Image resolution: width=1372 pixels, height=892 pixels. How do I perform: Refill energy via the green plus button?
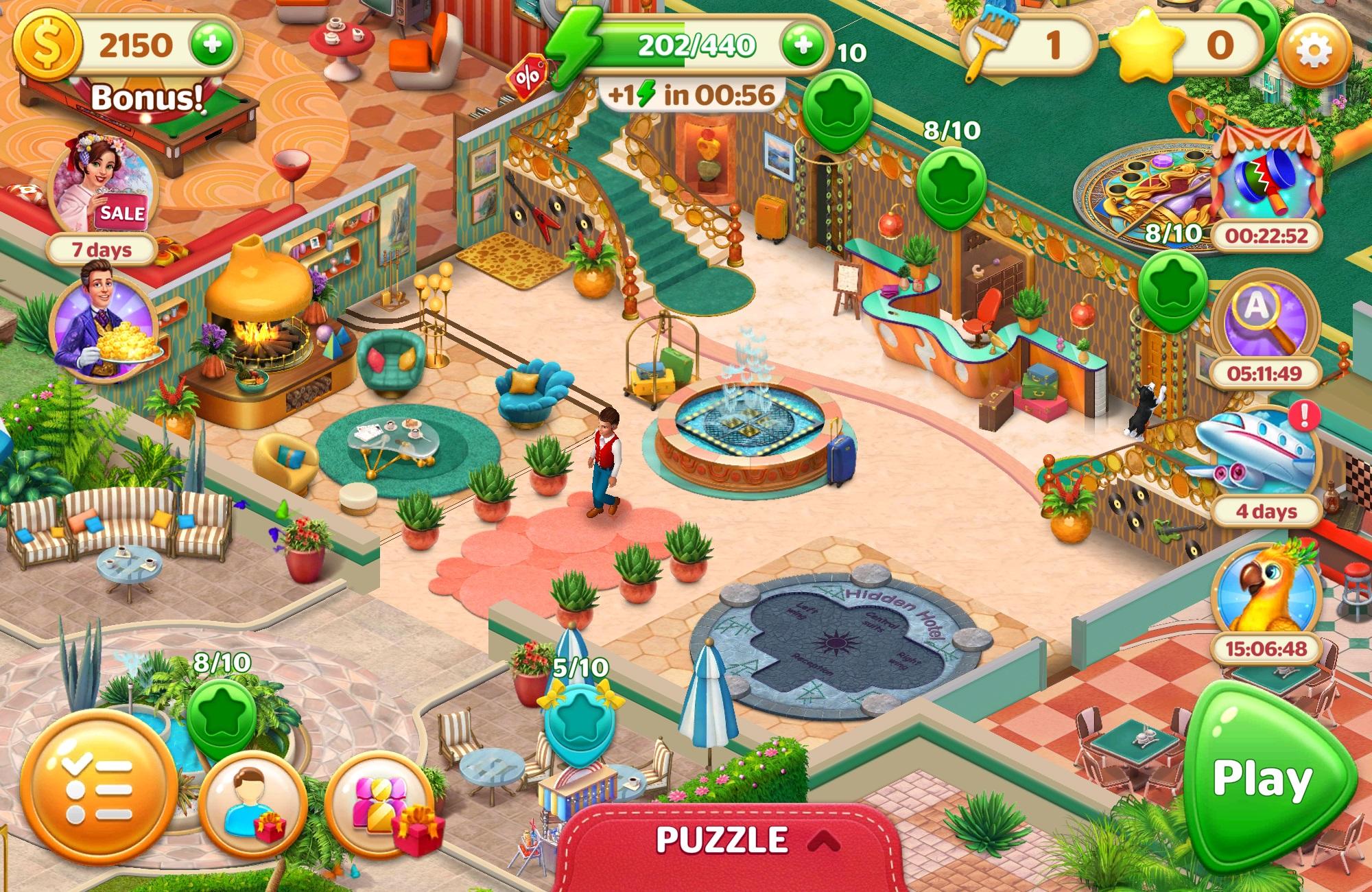pyautogui.click(x=803, y=47)
